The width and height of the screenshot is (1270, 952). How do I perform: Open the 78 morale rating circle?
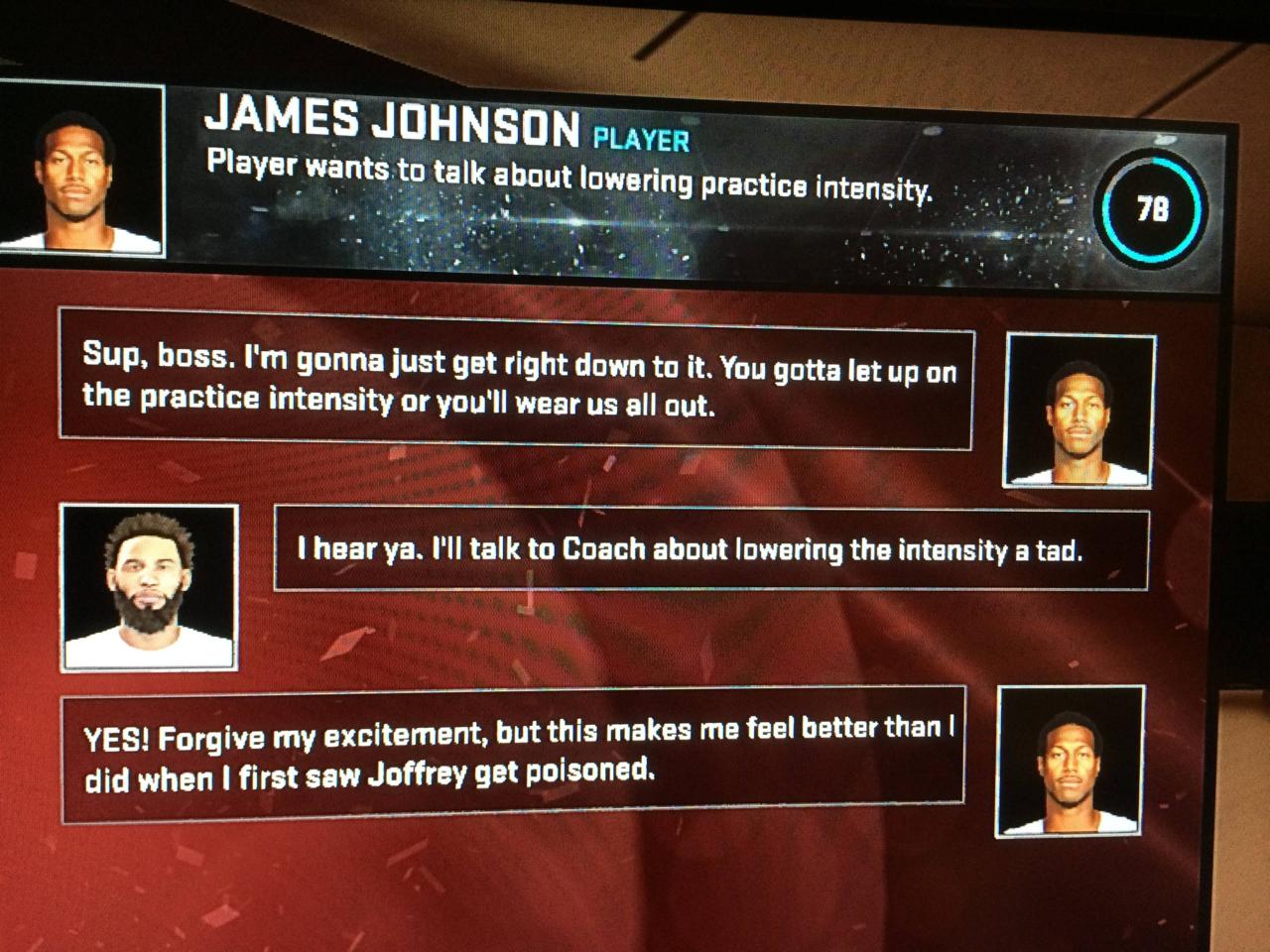[1153, 207]
